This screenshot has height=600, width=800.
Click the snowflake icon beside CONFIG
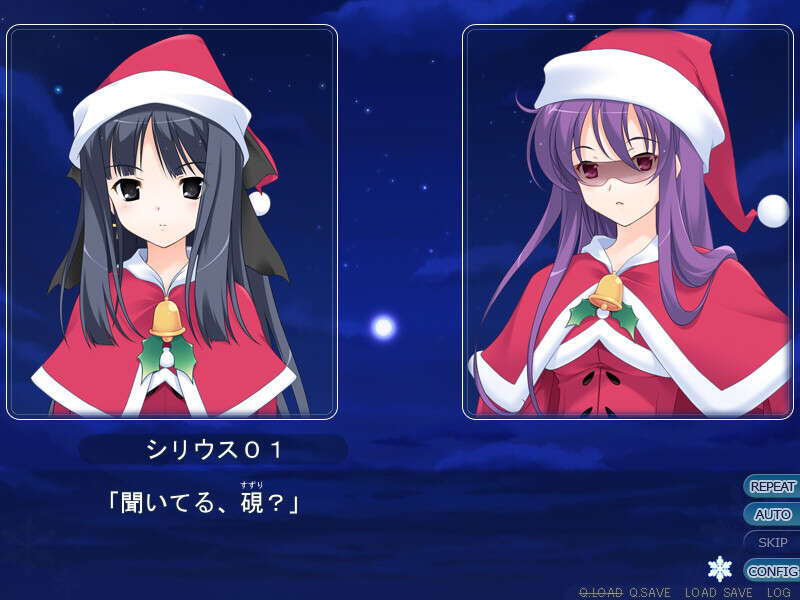720,569
